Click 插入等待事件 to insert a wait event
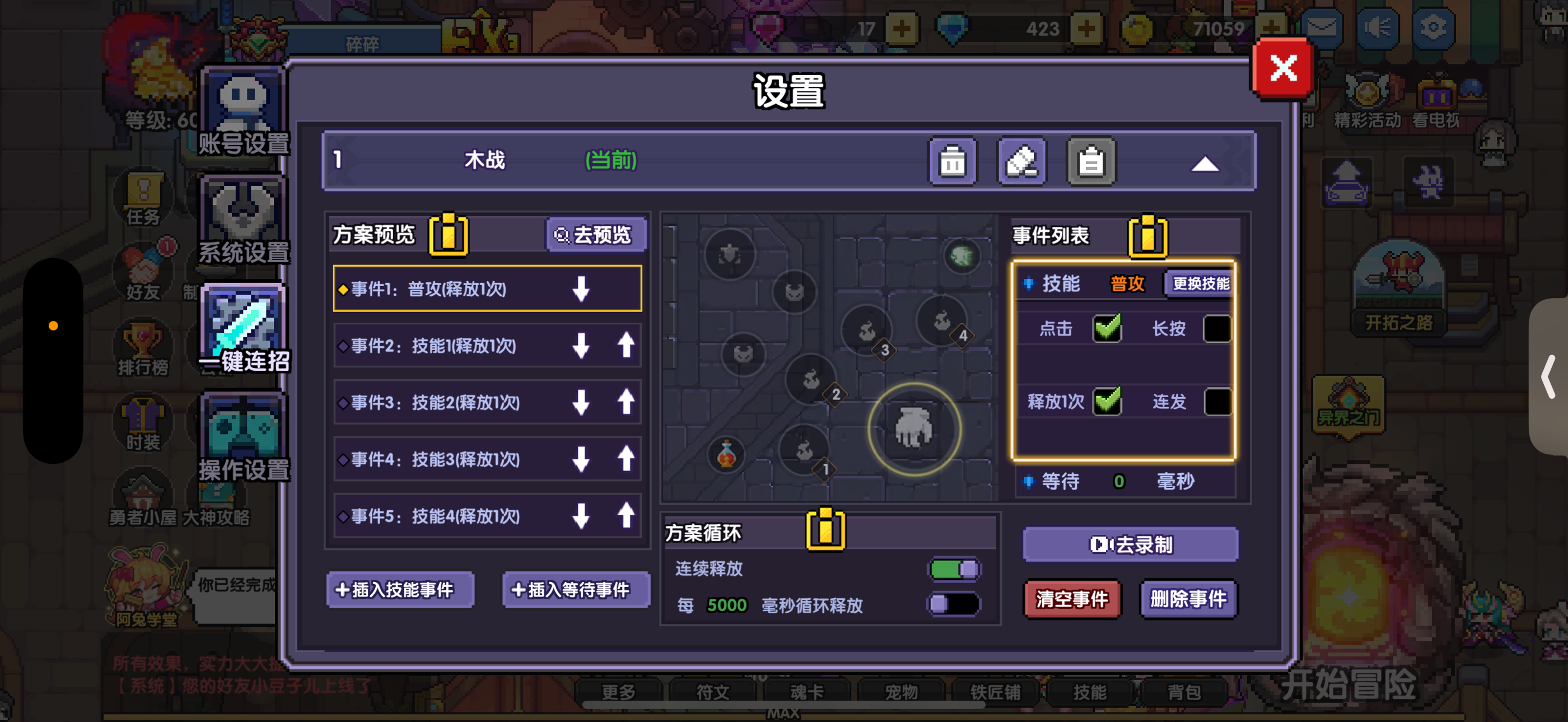This screenshot has height=722, width=1568. coord(575,589)
